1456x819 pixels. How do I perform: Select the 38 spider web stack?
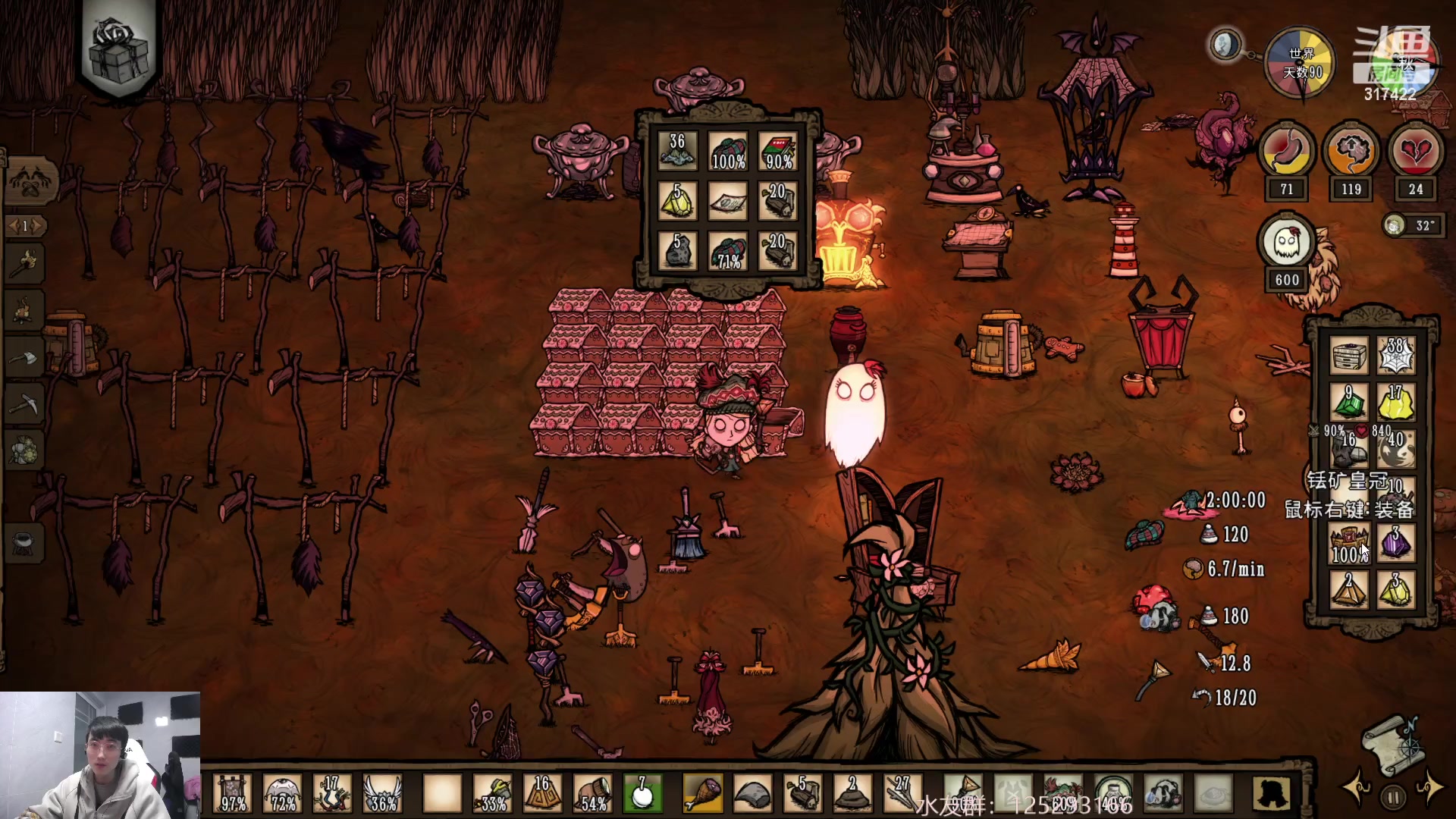1396,355
